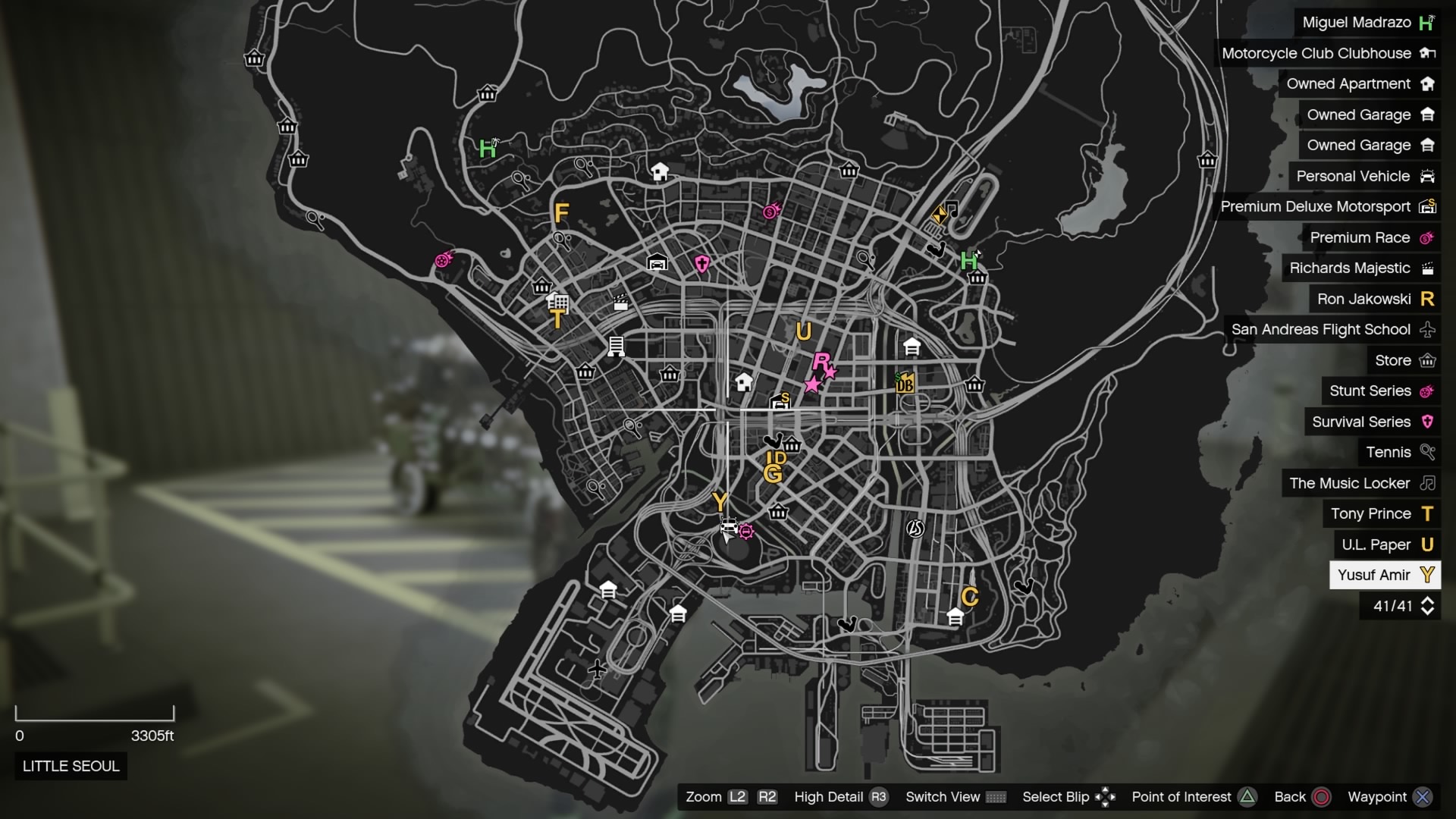This screenshot has width=1456, height=819.
Task: Select Richards Majestic legend entry
Action: (1360, 268)
